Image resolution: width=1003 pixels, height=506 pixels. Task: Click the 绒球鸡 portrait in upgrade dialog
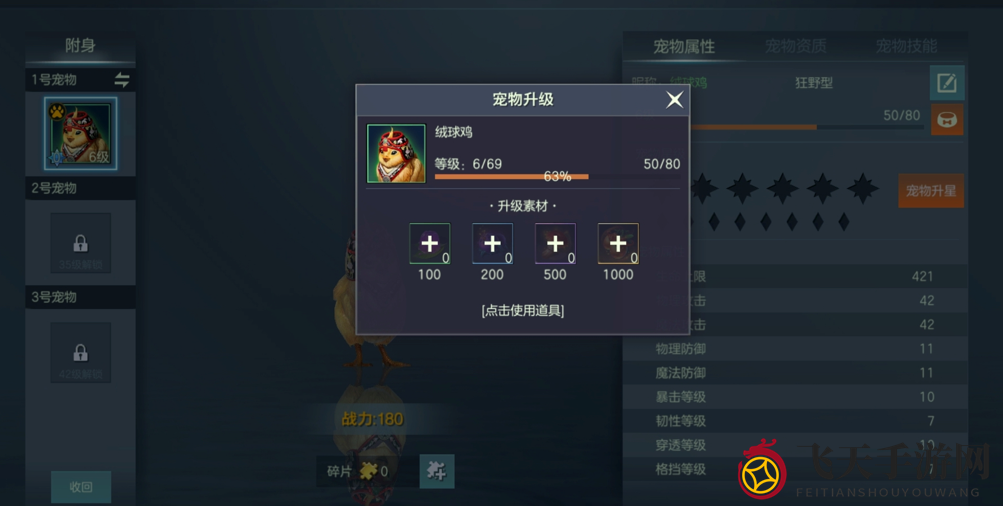coord(396,154)
